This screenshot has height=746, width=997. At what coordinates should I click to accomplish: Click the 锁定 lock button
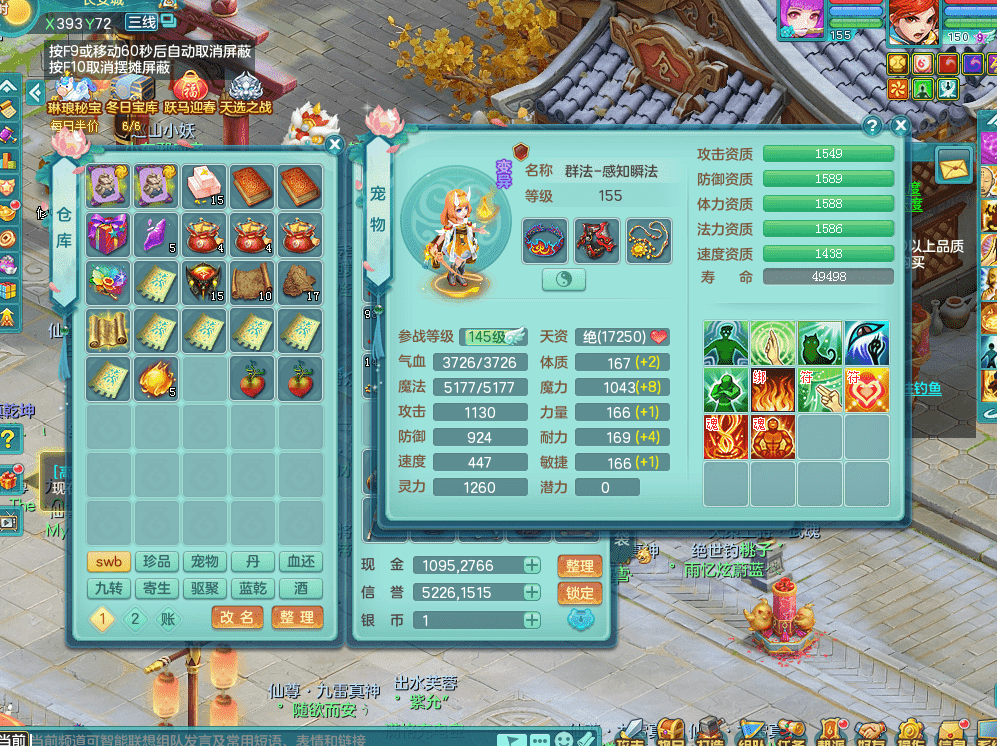[580, 593]
